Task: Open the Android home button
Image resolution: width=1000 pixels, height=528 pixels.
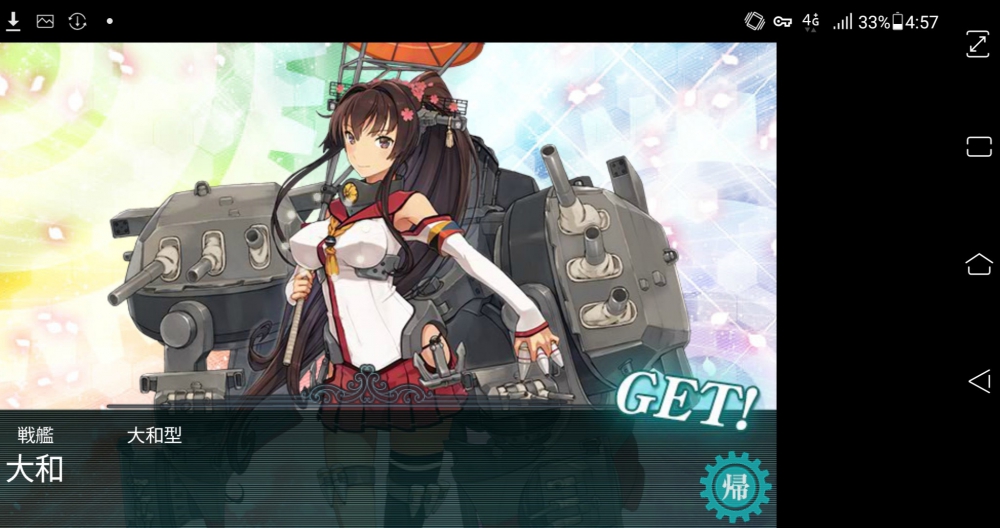Action: 977,264
